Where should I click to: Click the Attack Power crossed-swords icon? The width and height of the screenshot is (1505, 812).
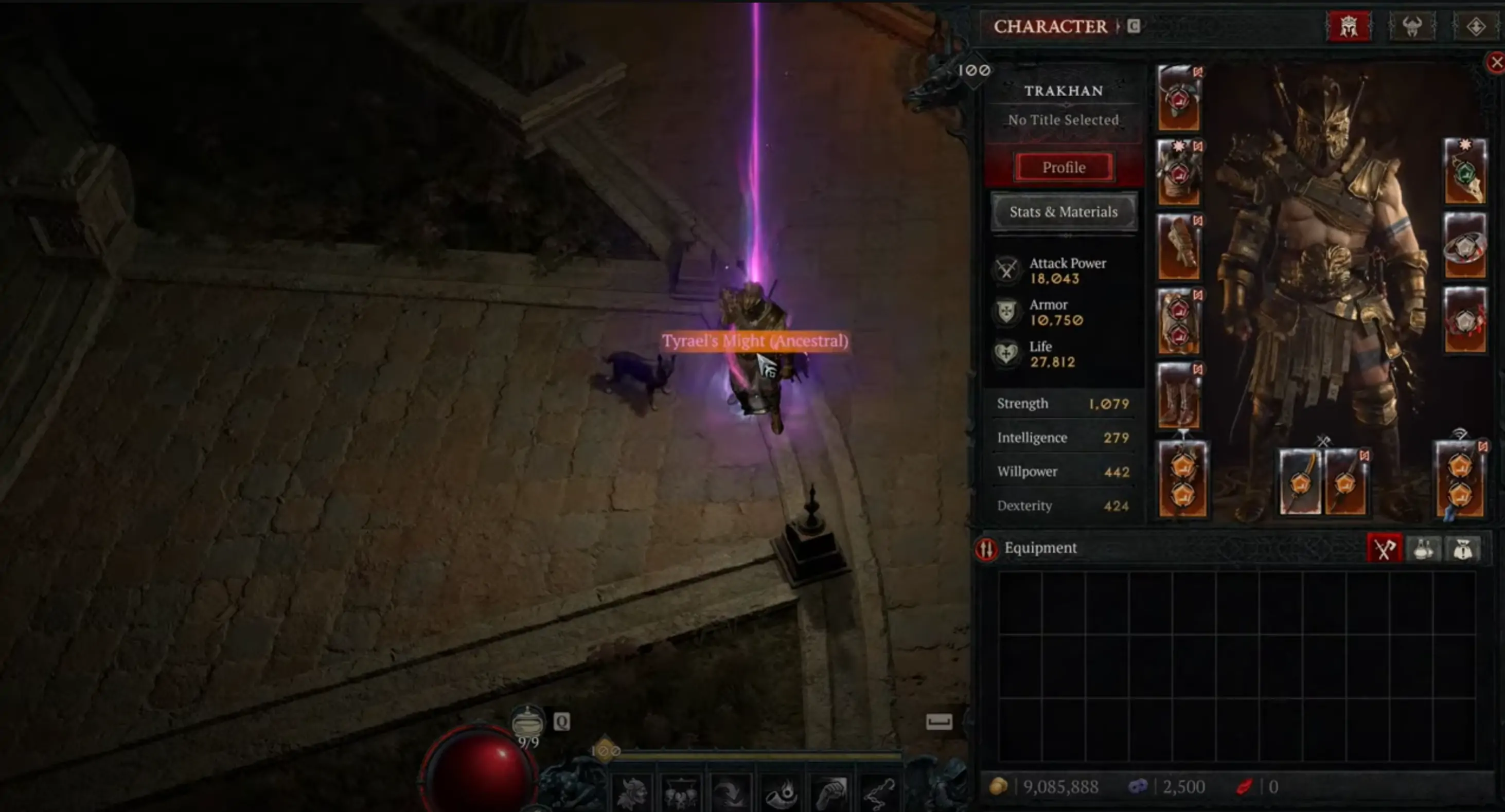(x=1008, y=270)
